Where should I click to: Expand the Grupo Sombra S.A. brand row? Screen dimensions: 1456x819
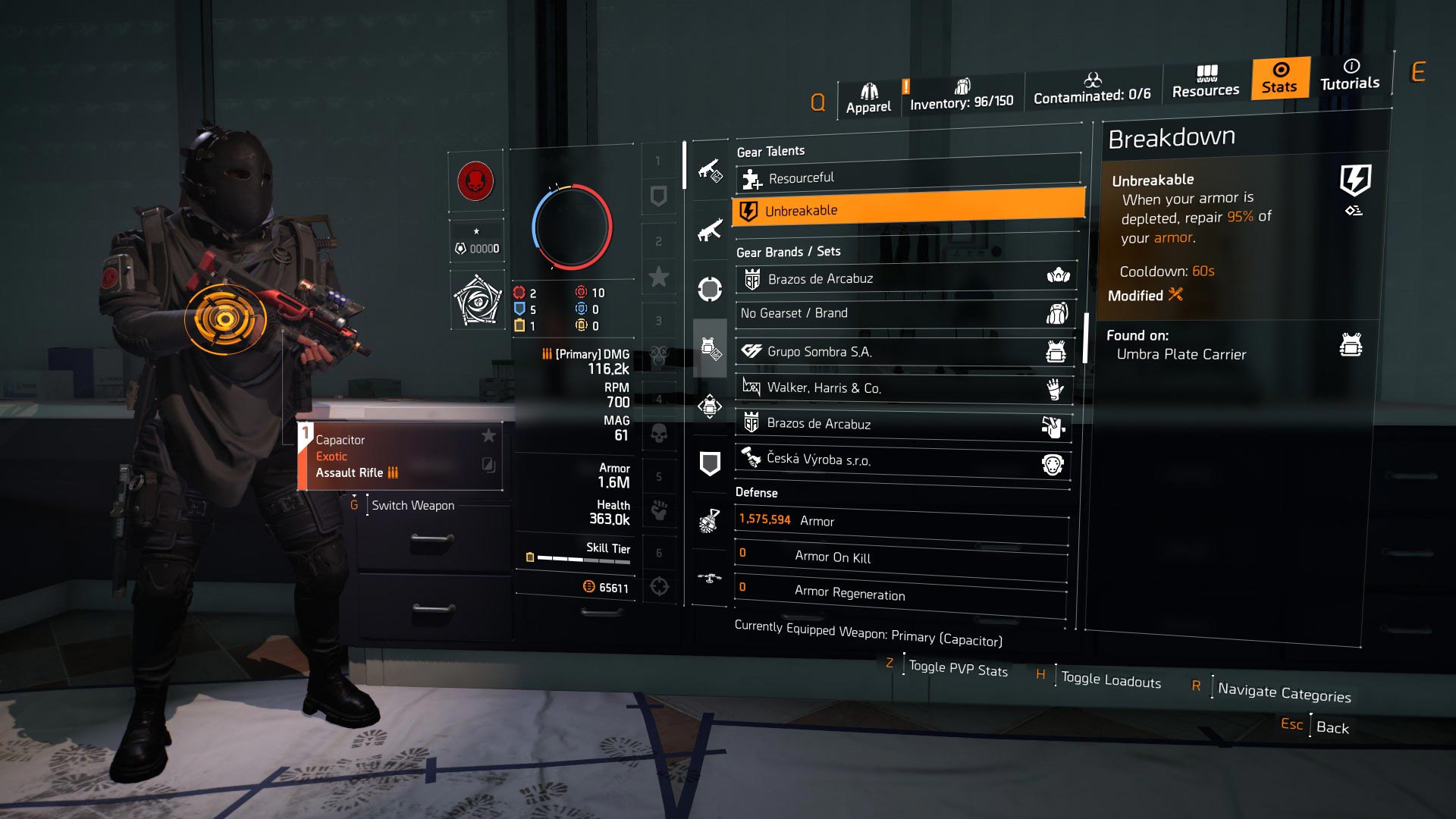[x=902, y=351]
